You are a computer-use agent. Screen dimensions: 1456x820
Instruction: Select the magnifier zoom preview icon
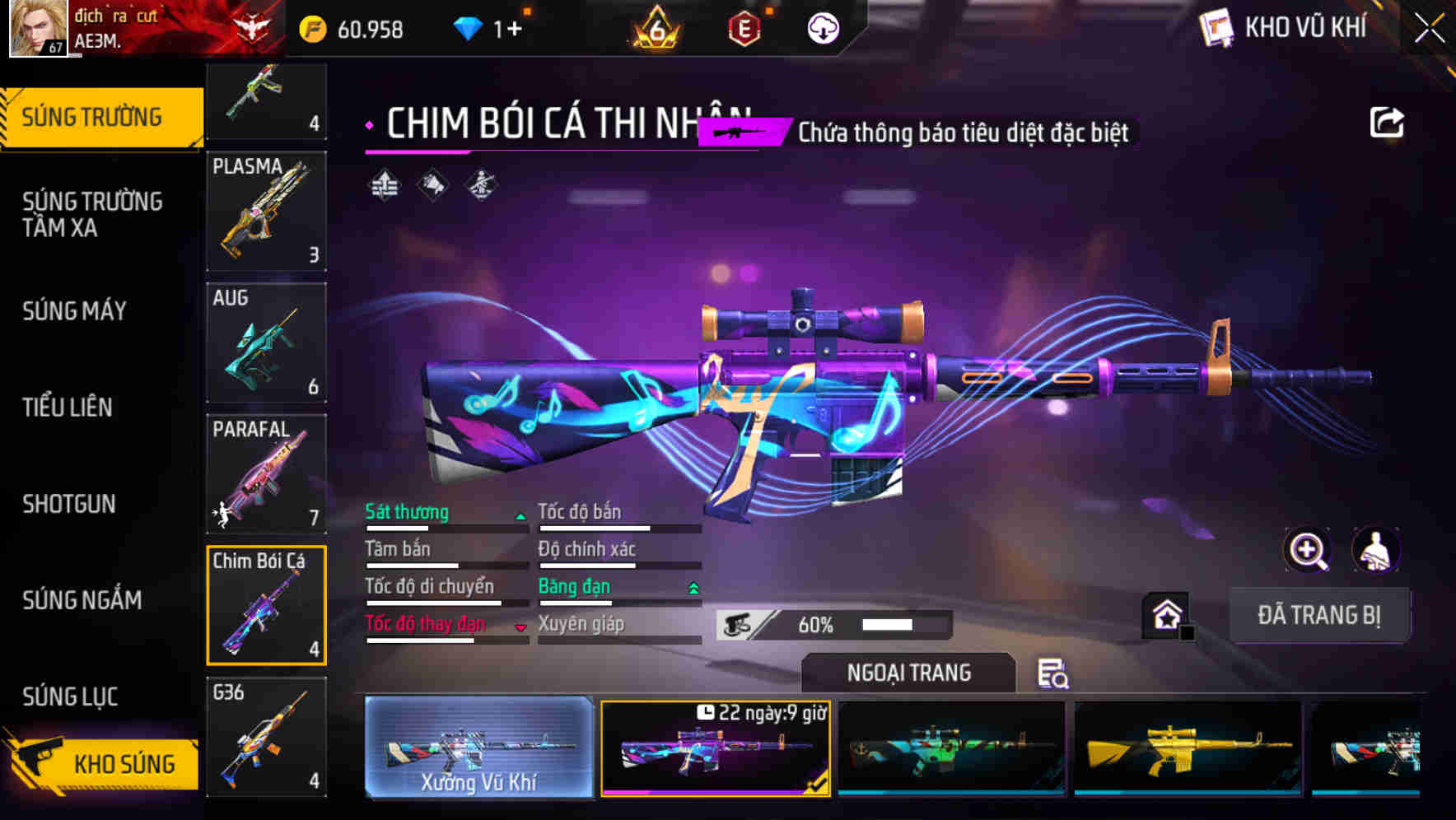click(1308, 550)
